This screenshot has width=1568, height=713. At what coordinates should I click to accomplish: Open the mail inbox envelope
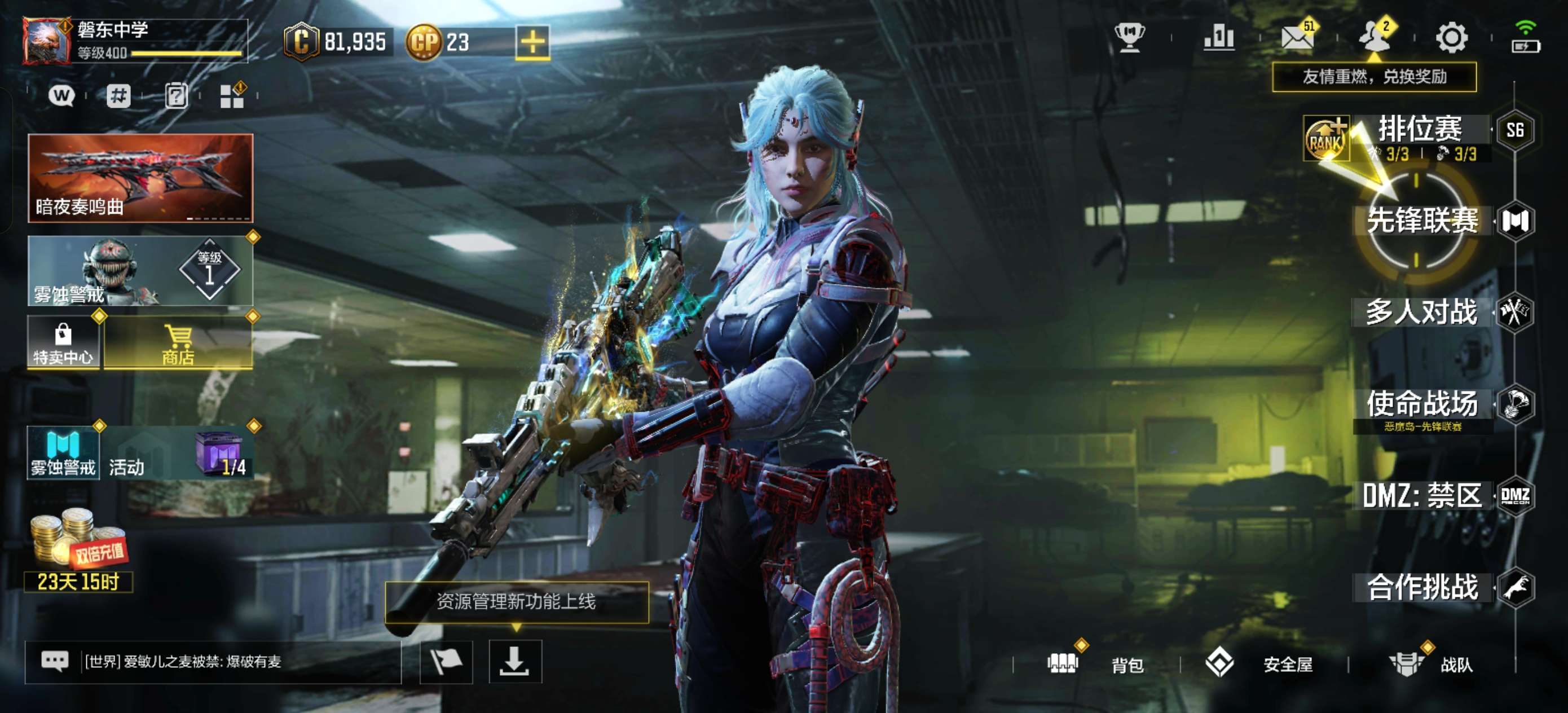pyautogui.click(x=1297, y=38)
